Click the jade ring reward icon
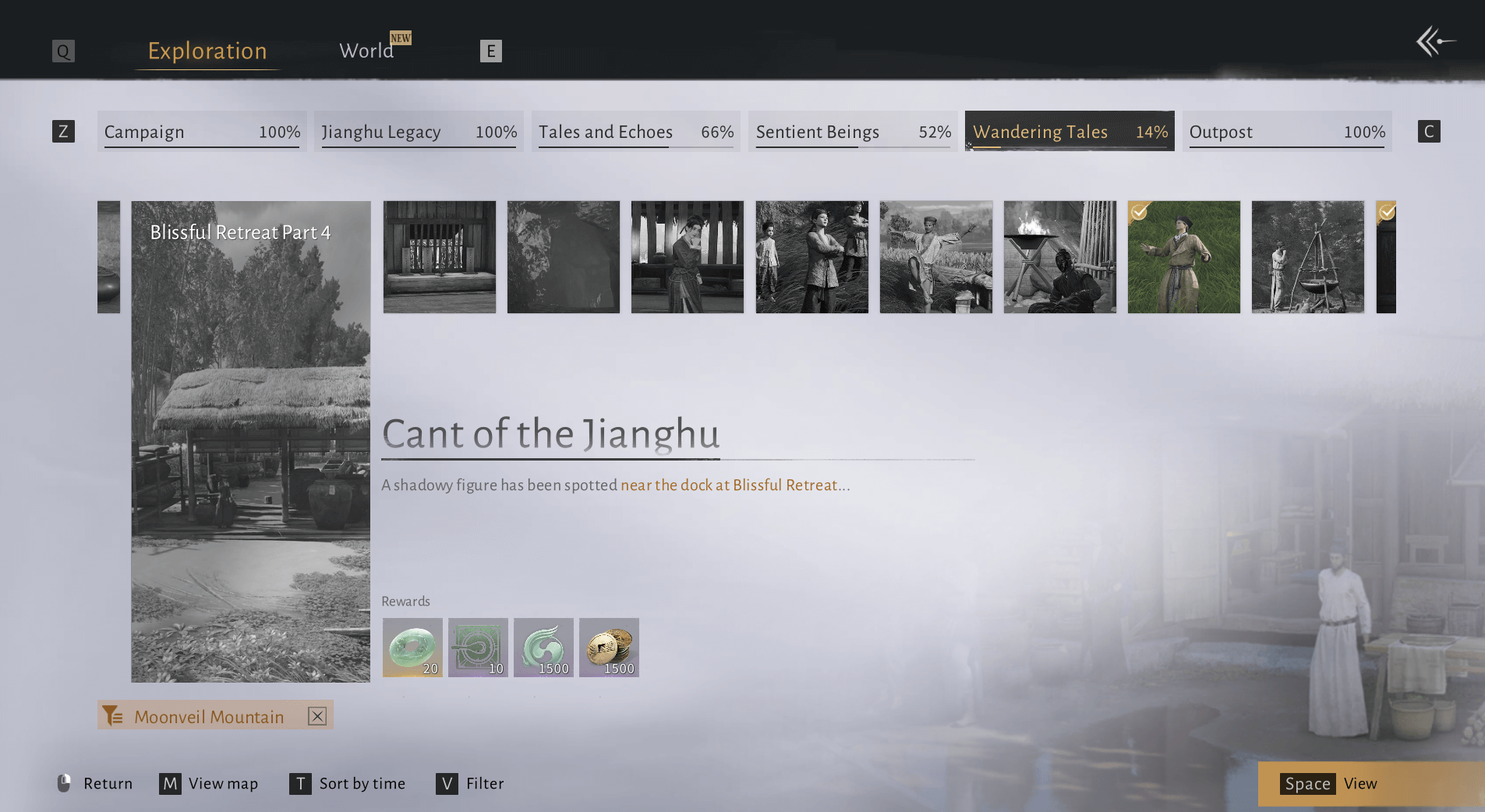The image size is (1485, 812). (x=412, y=648)
